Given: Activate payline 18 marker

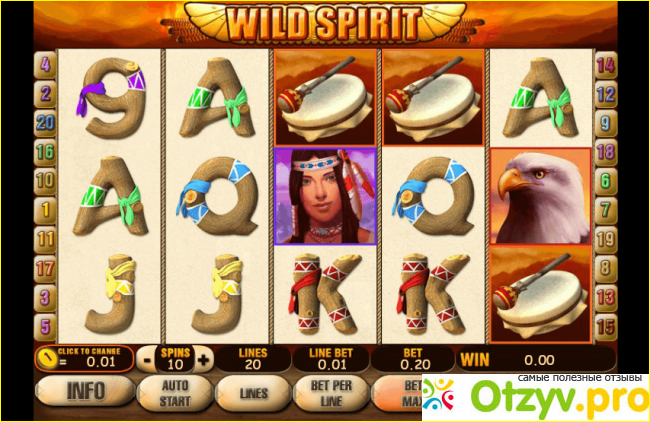Looking at the screenshot, I should tap(604, 152).
